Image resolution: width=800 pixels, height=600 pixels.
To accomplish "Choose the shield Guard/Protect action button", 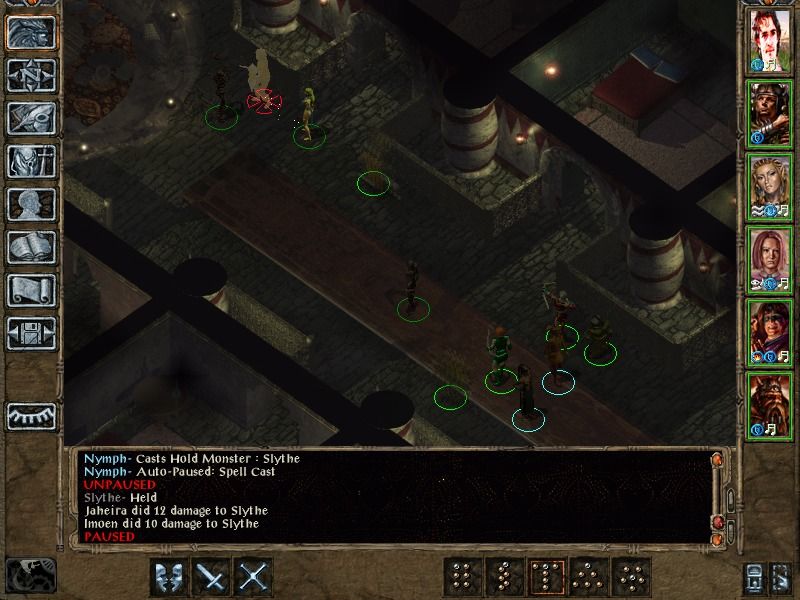I will point(169,577).
